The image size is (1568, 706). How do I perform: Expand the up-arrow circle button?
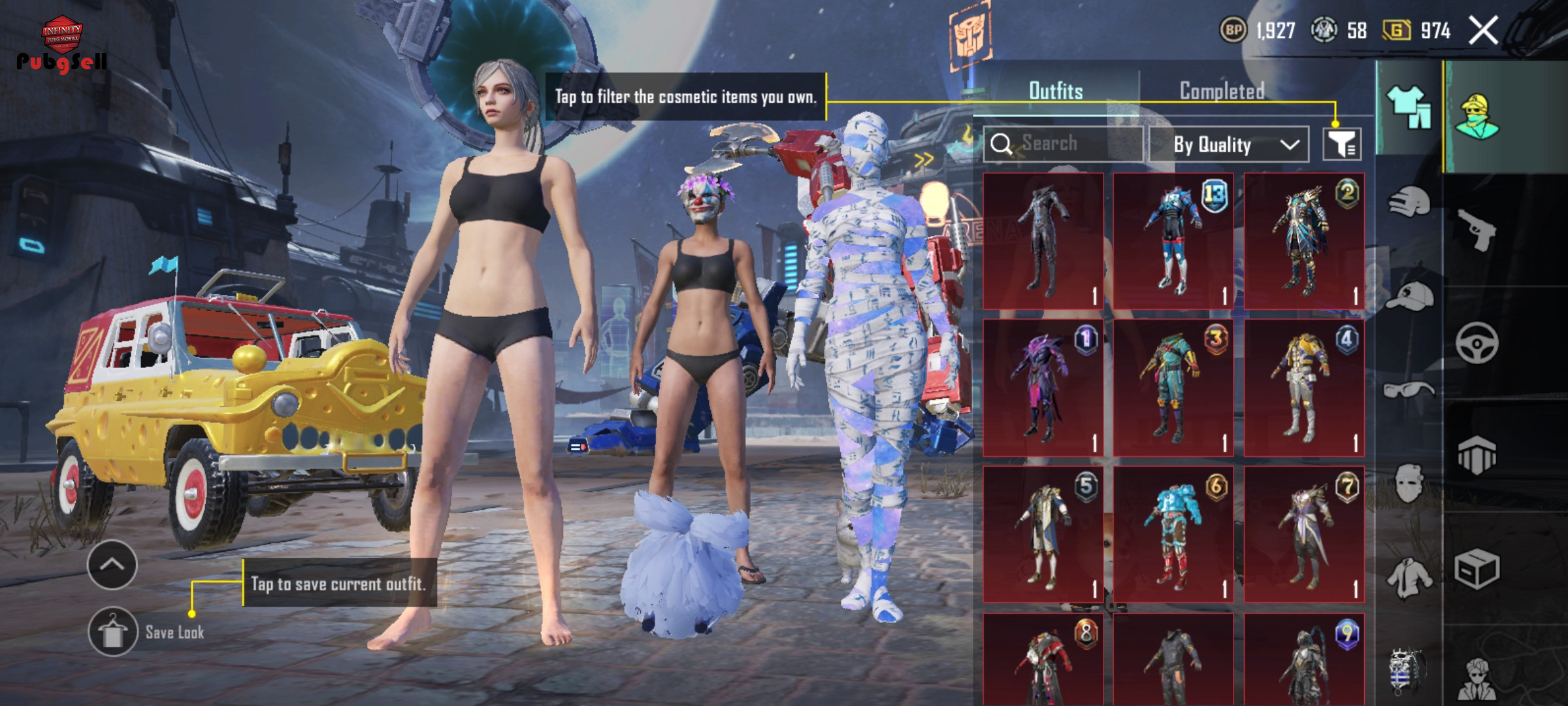112,565
